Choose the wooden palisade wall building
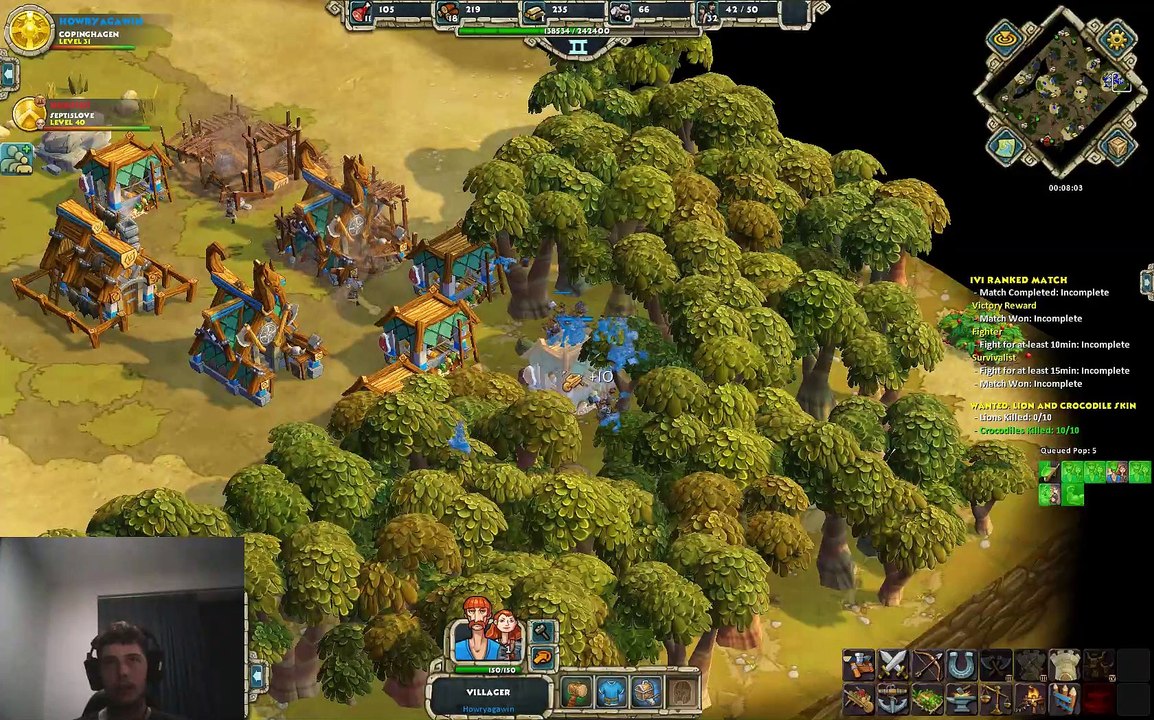Viewport: 1154px width, 720px height. 1064,698
